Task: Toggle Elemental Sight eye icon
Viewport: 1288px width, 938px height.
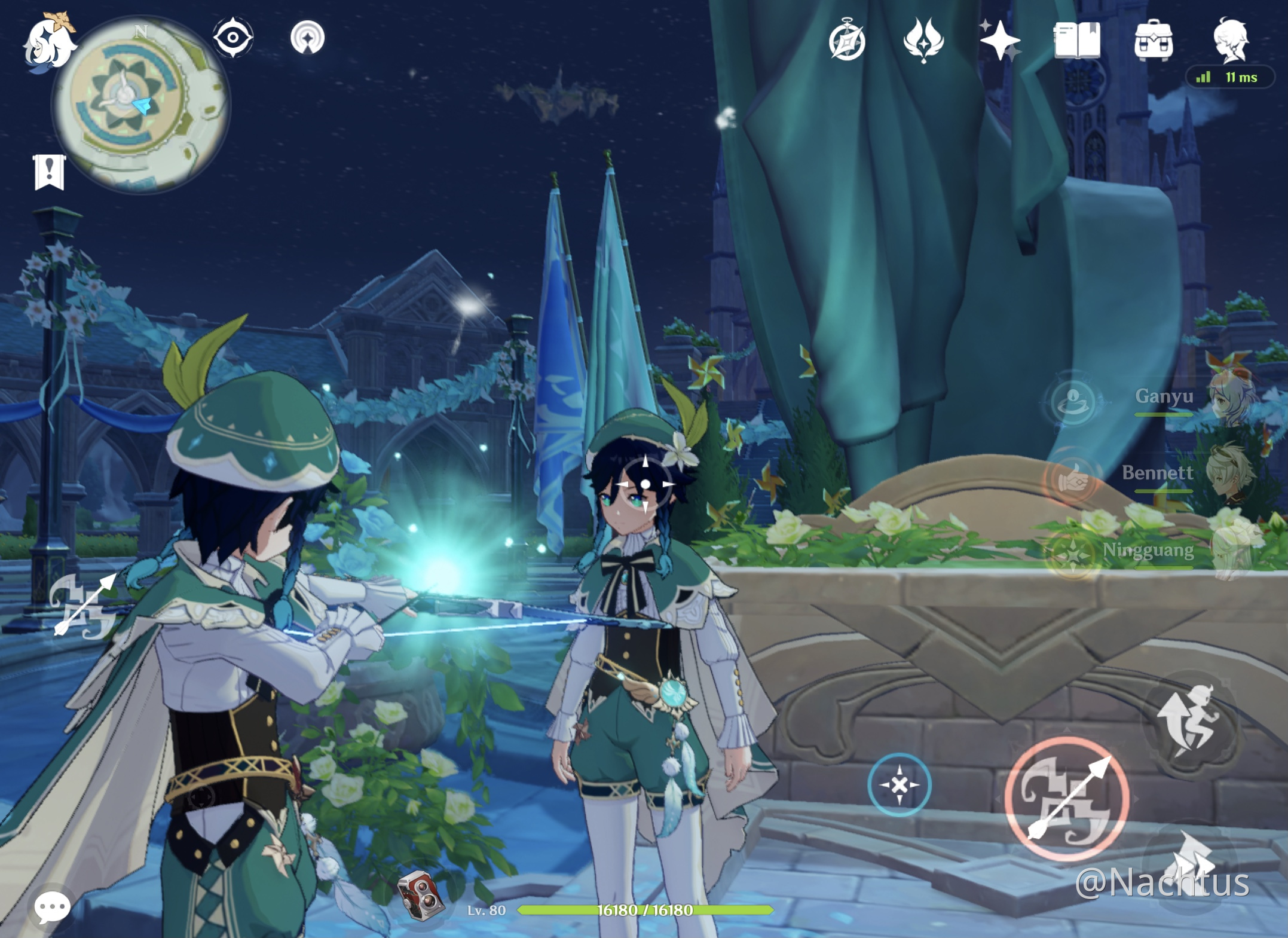Action: pyautogui.click(x=232, y=38)
